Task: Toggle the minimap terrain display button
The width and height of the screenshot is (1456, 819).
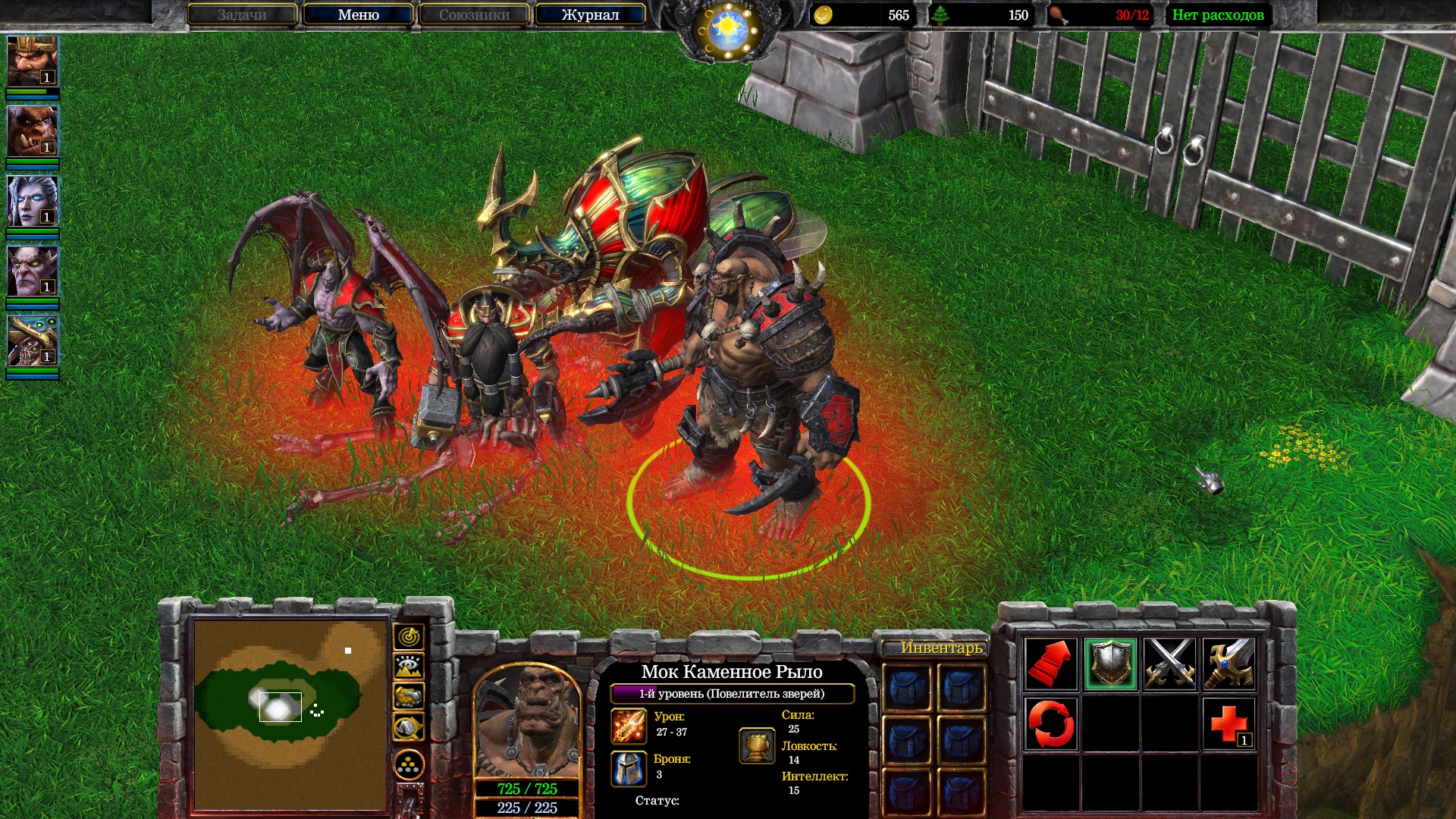Action: [x=409, y=667]
